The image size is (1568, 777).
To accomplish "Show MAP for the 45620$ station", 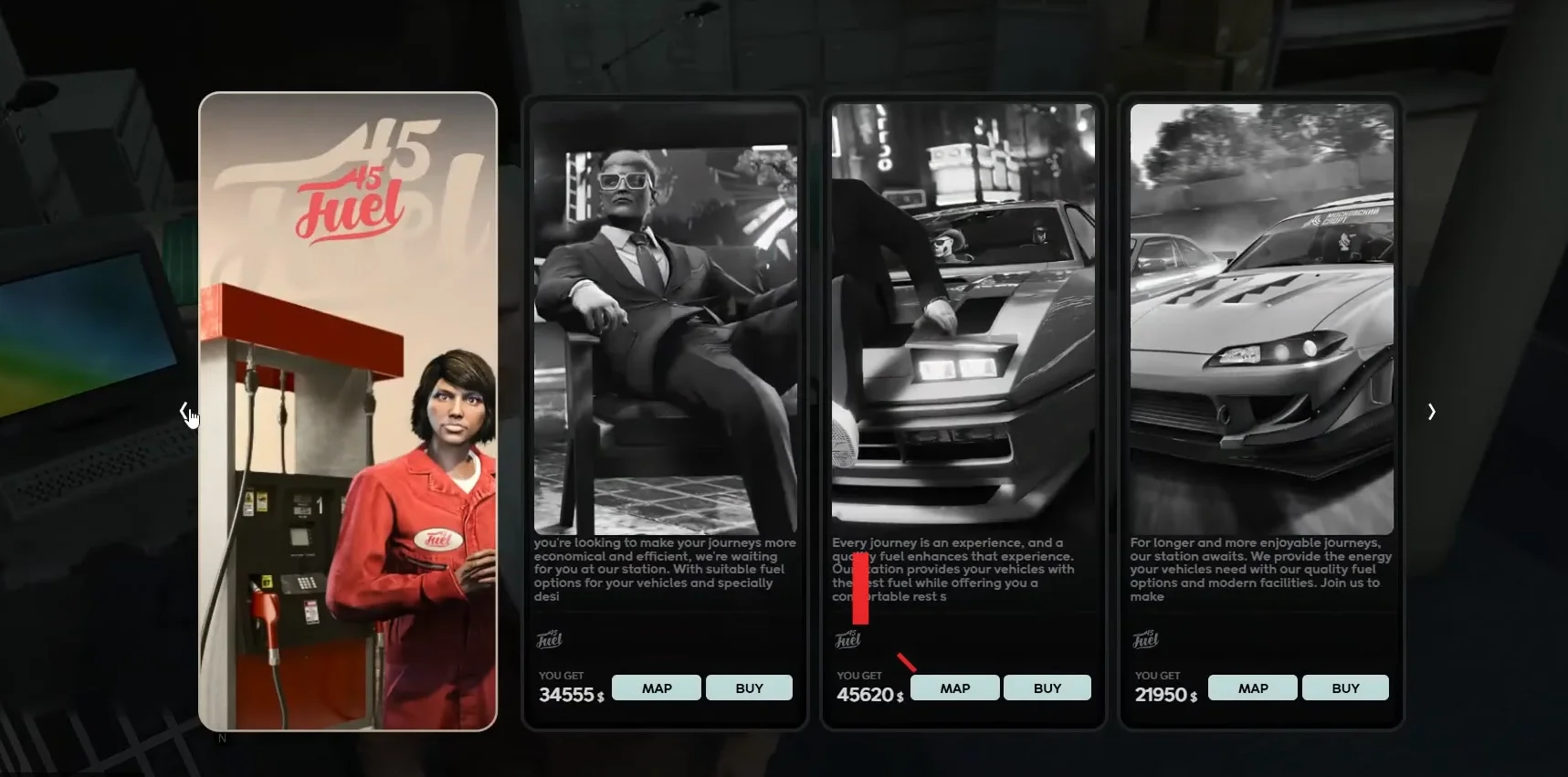I will (x=954, y=688).
